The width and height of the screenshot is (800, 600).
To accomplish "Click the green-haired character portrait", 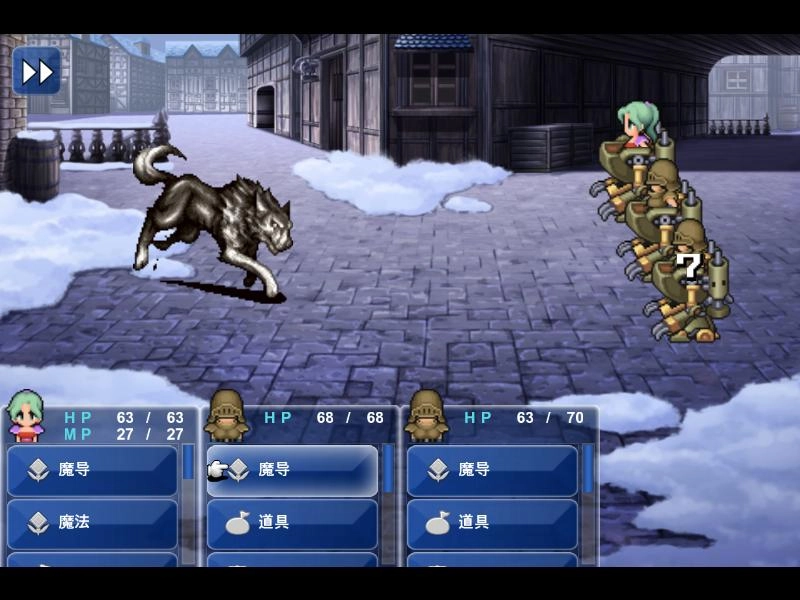I will [x=26, y=417].
